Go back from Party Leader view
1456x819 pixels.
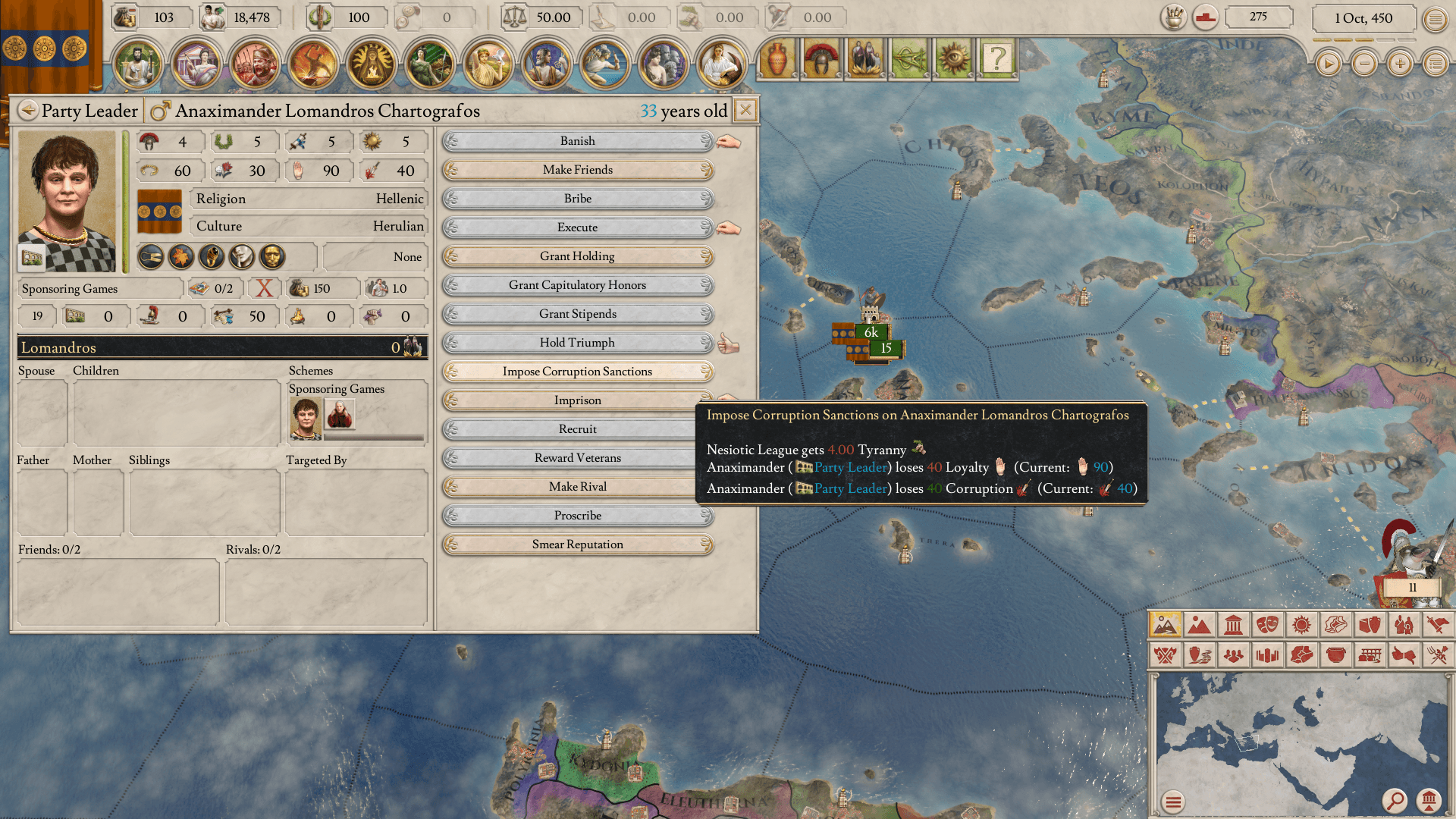(28, 111)
